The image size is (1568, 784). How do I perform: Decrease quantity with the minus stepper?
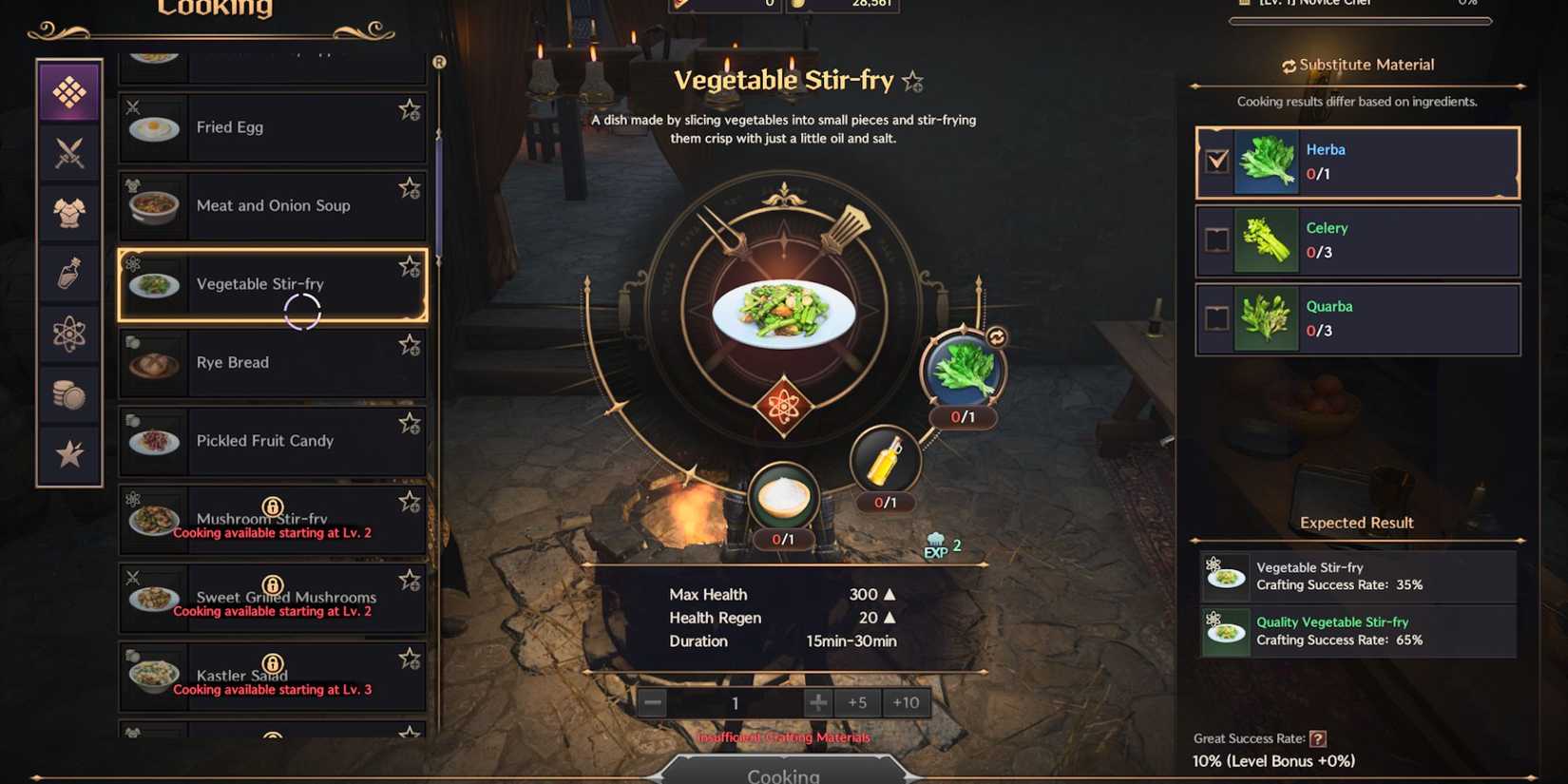point(653,702)
